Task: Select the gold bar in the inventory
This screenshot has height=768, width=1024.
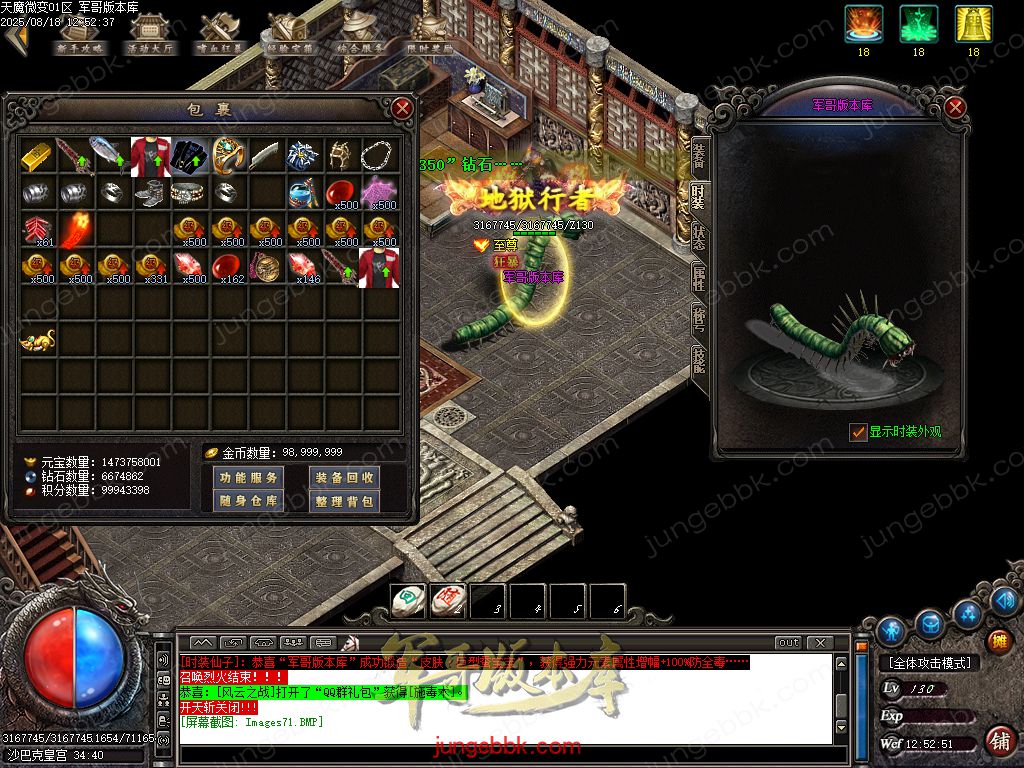Action: click(x=39, y=155)
